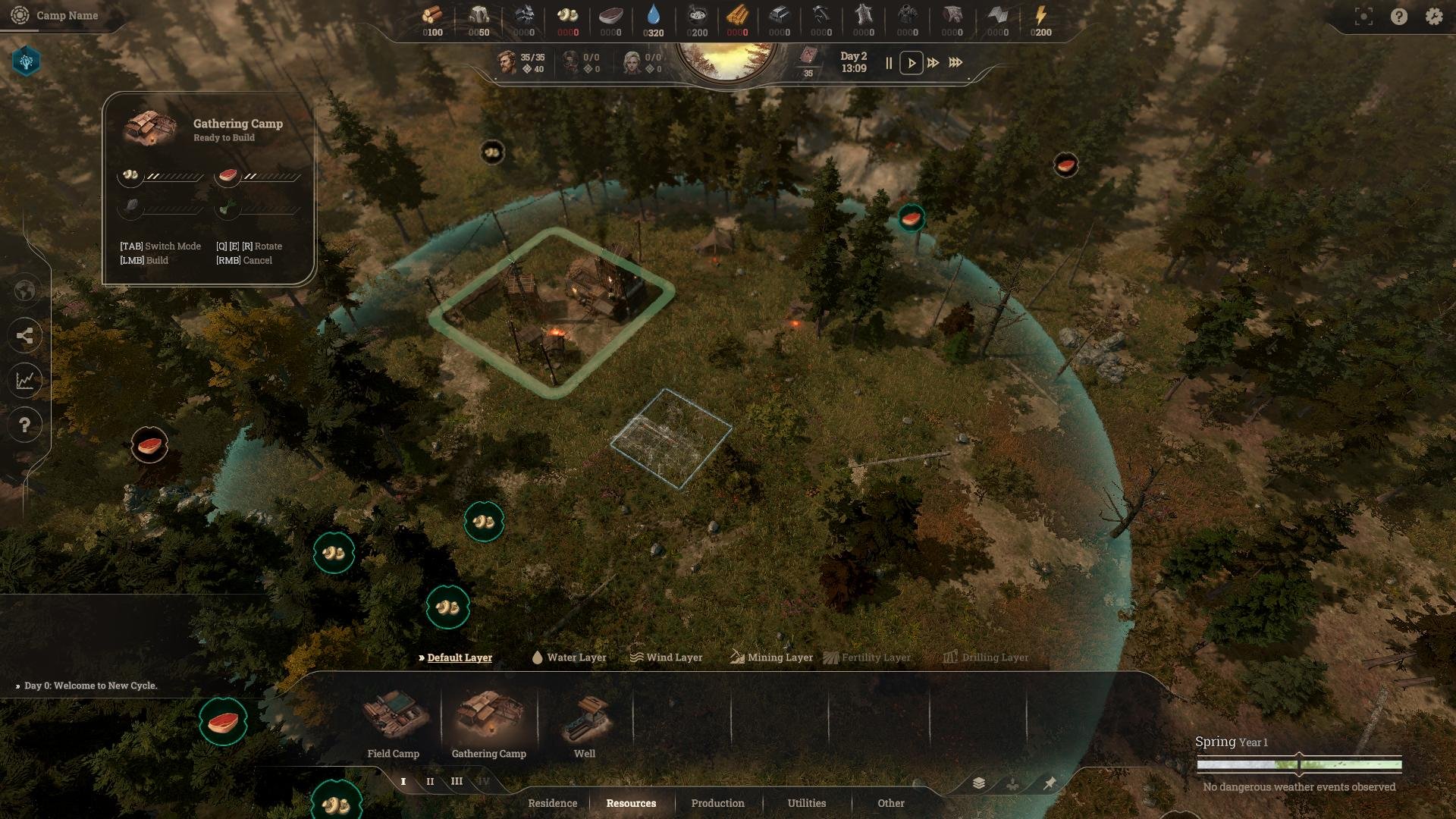Viewport: 1456px width, 819px height.
Task: Select the Resources category tab
Action: [x=631, y=803]
